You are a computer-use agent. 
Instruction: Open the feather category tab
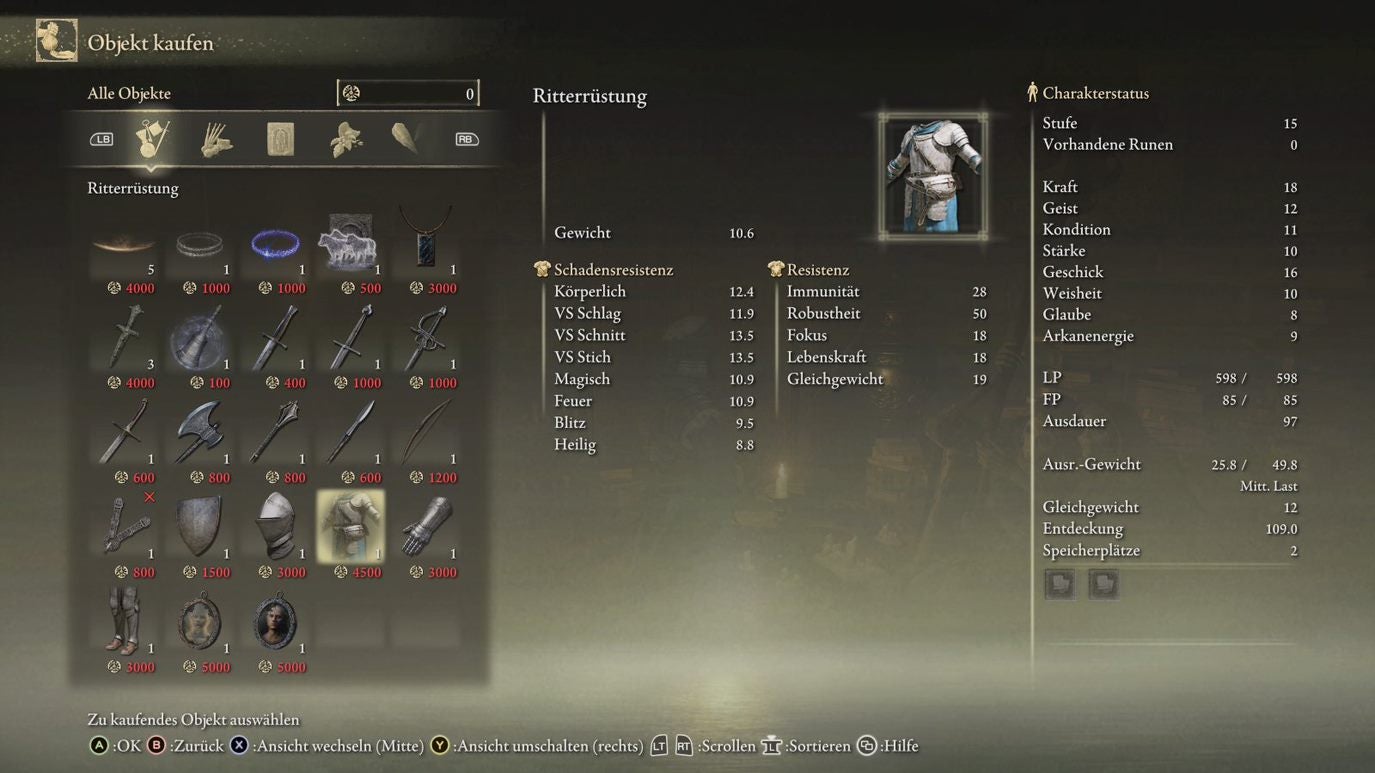405,138
